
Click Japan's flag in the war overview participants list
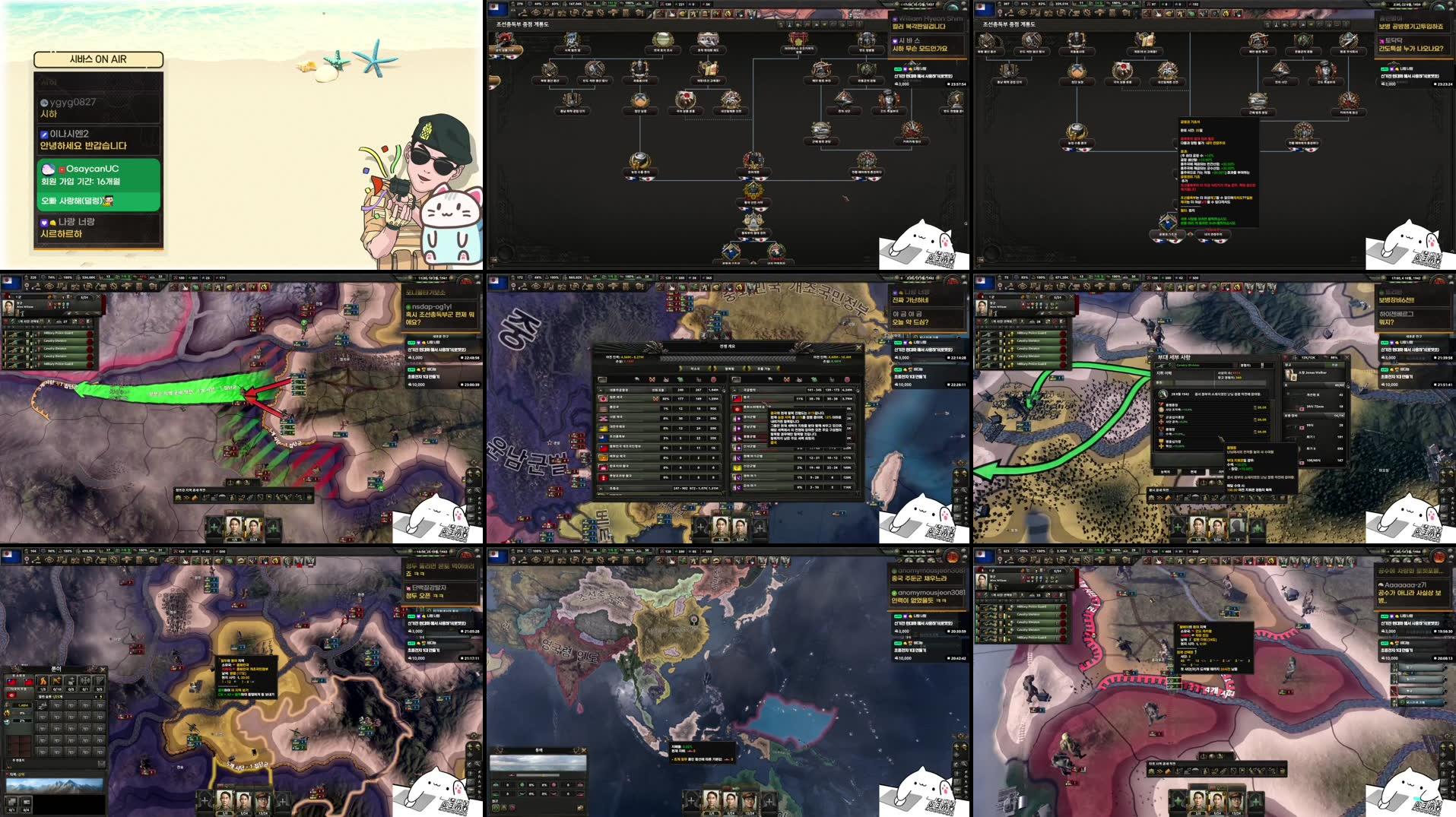603,399
